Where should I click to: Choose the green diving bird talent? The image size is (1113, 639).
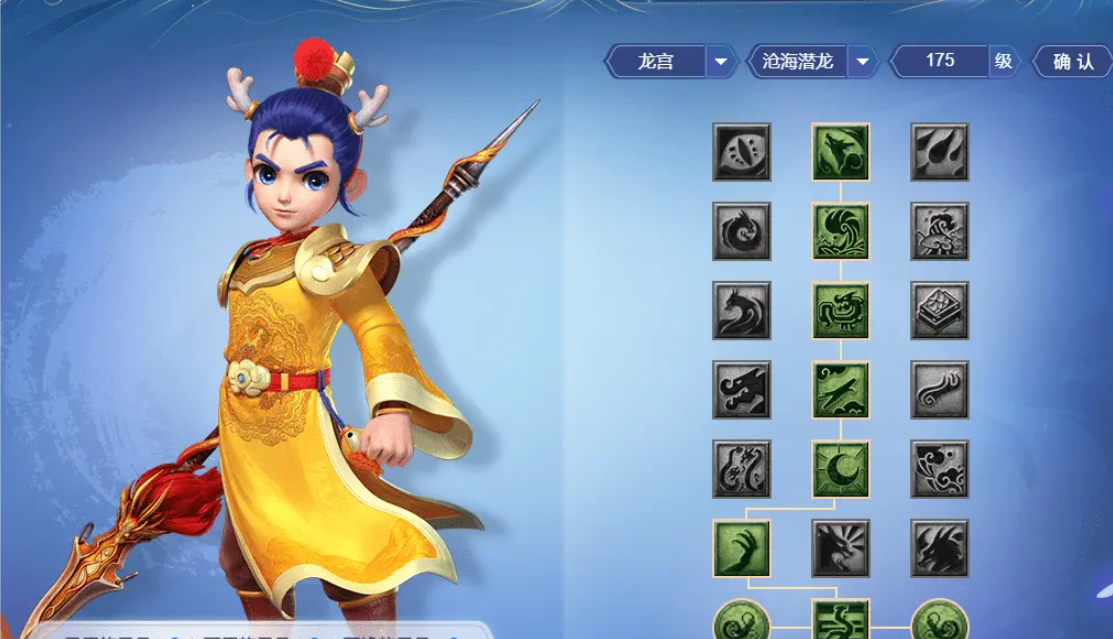click(840, 389)
